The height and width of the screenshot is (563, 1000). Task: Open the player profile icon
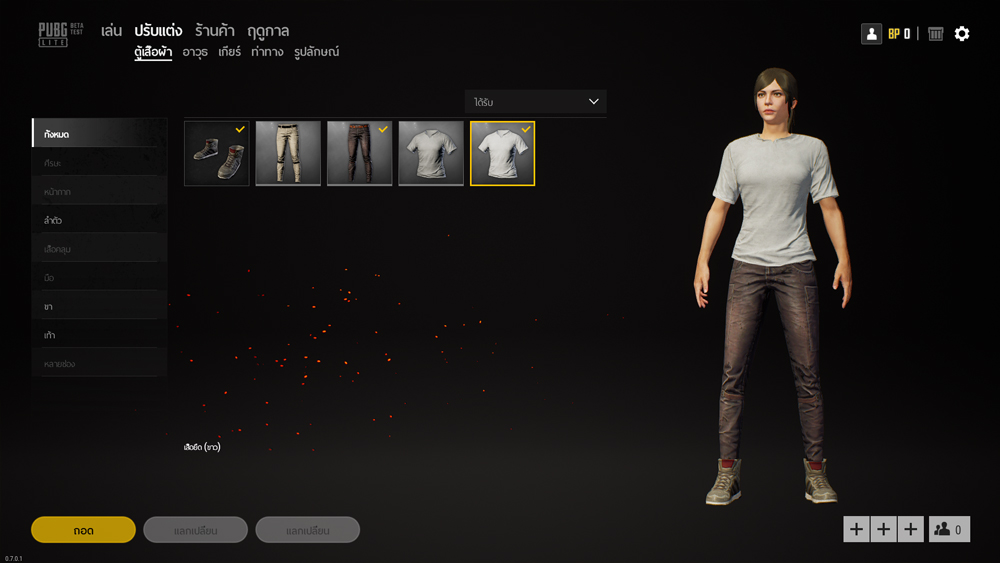pyautogui.click(x=871, y=34)
